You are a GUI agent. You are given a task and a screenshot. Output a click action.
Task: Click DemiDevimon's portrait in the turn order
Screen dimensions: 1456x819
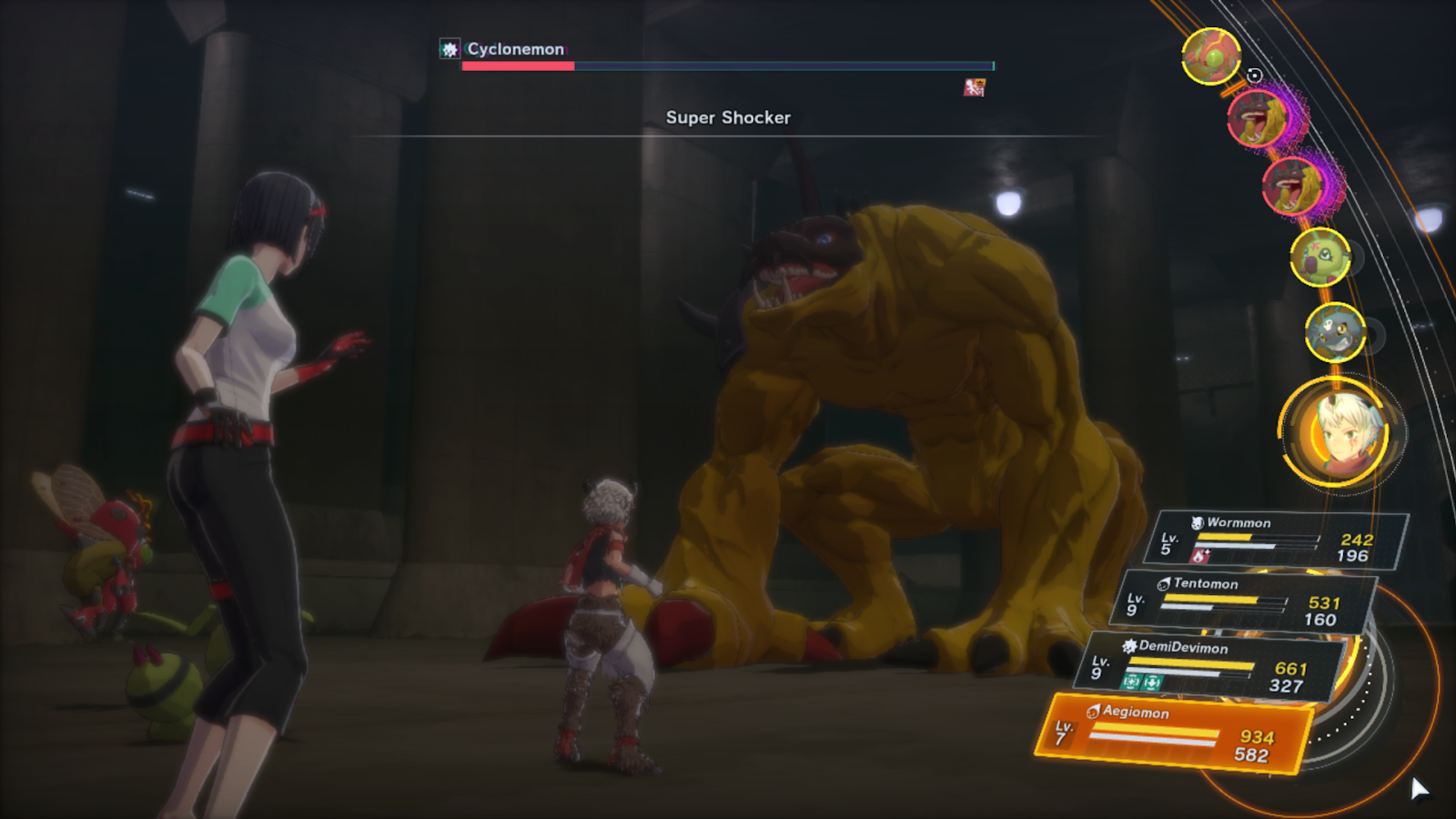[1334, 331]
